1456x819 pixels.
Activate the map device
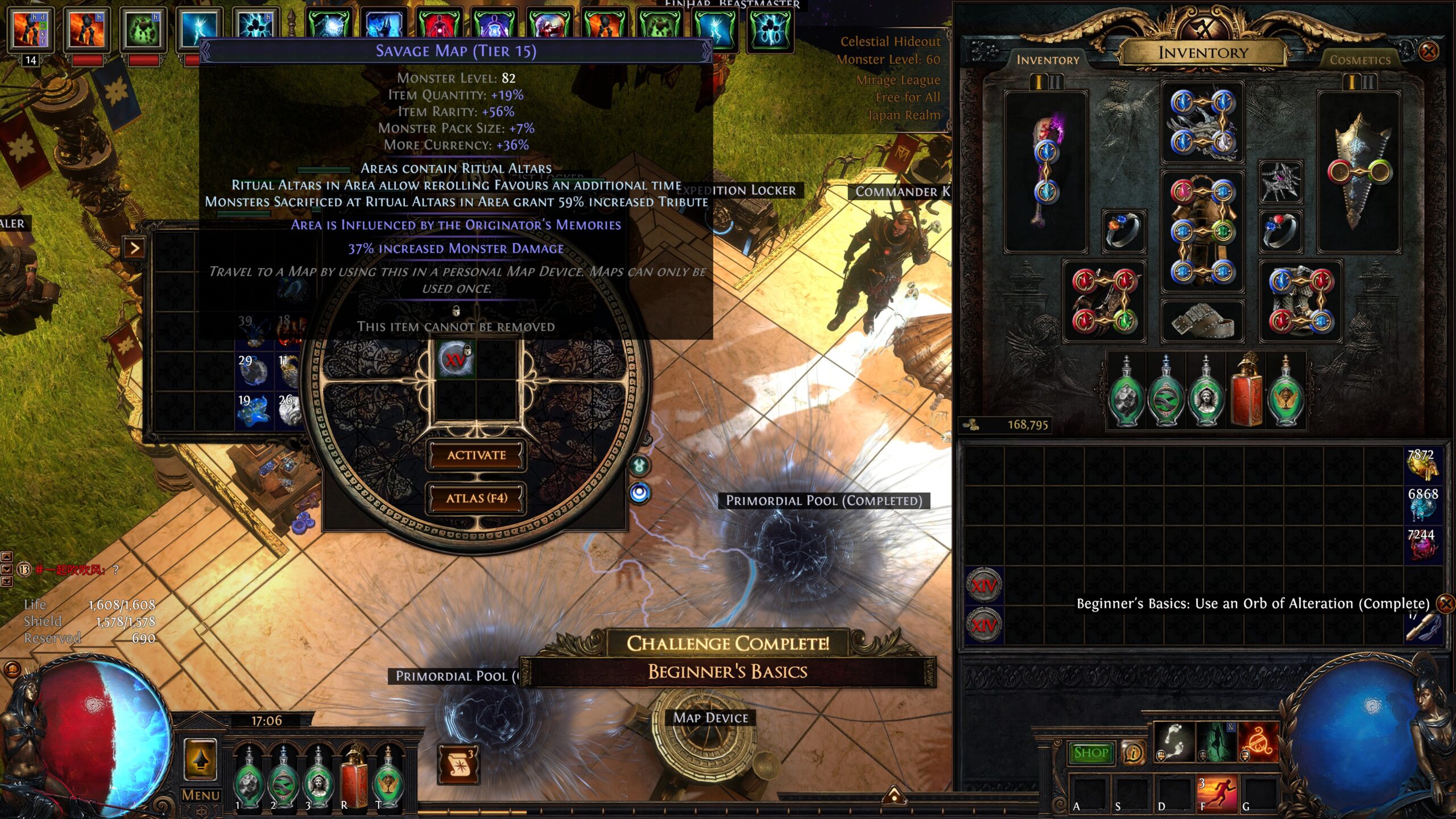click(476, 455)
